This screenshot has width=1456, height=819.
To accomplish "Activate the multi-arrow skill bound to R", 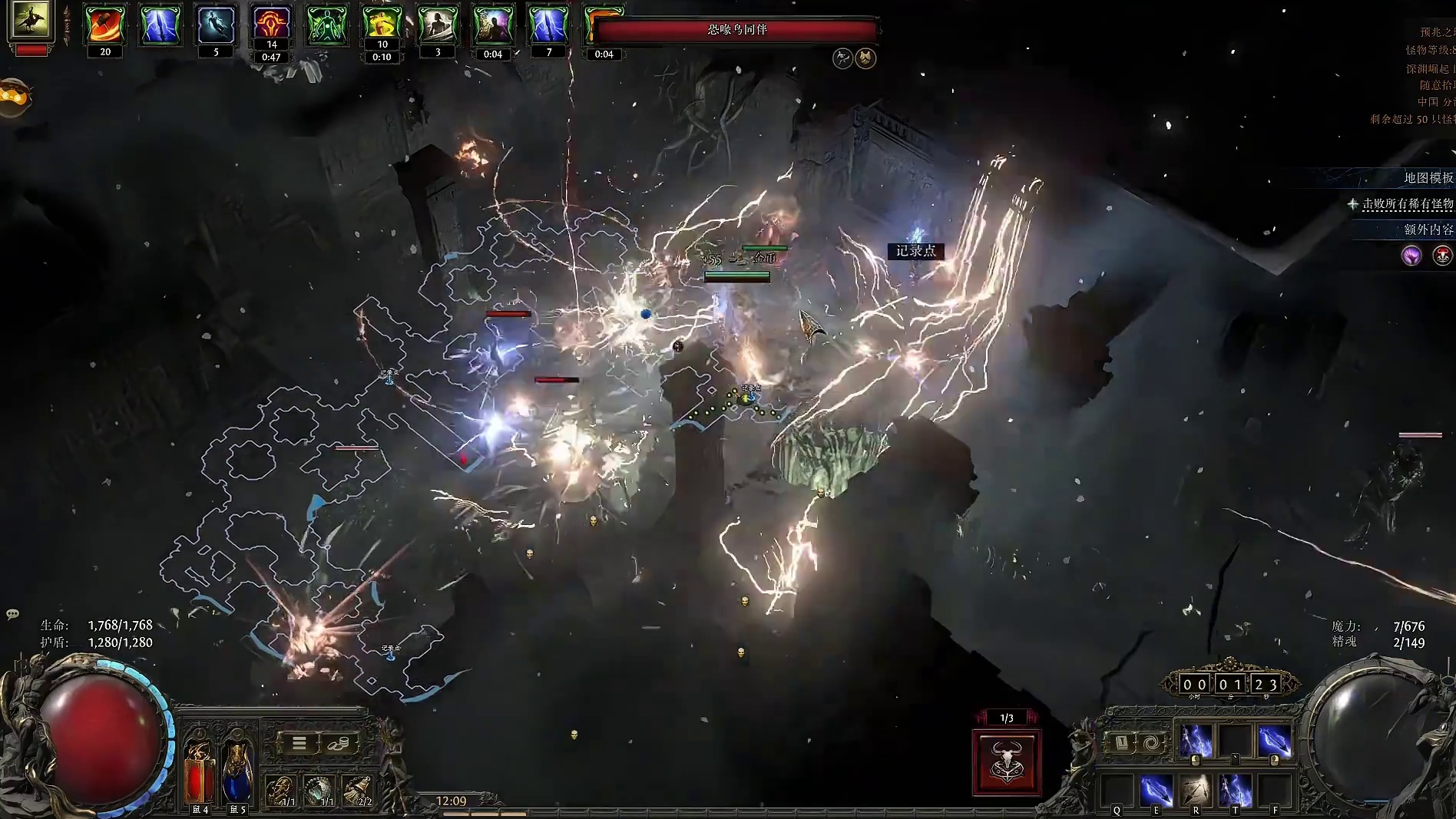I will pos(1196,790).
